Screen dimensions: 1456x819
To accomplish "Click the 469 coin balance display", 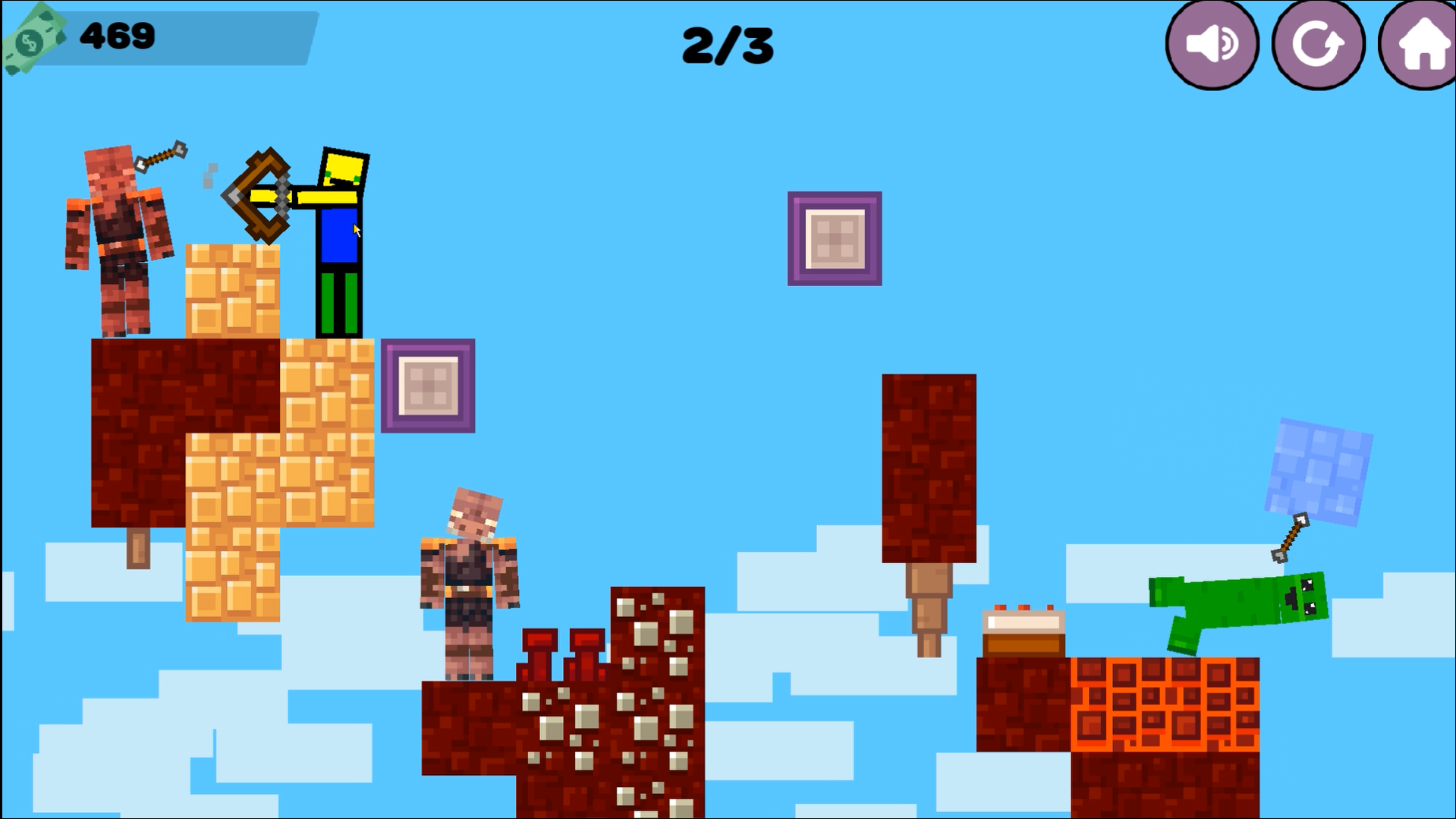I will [118, 35].
